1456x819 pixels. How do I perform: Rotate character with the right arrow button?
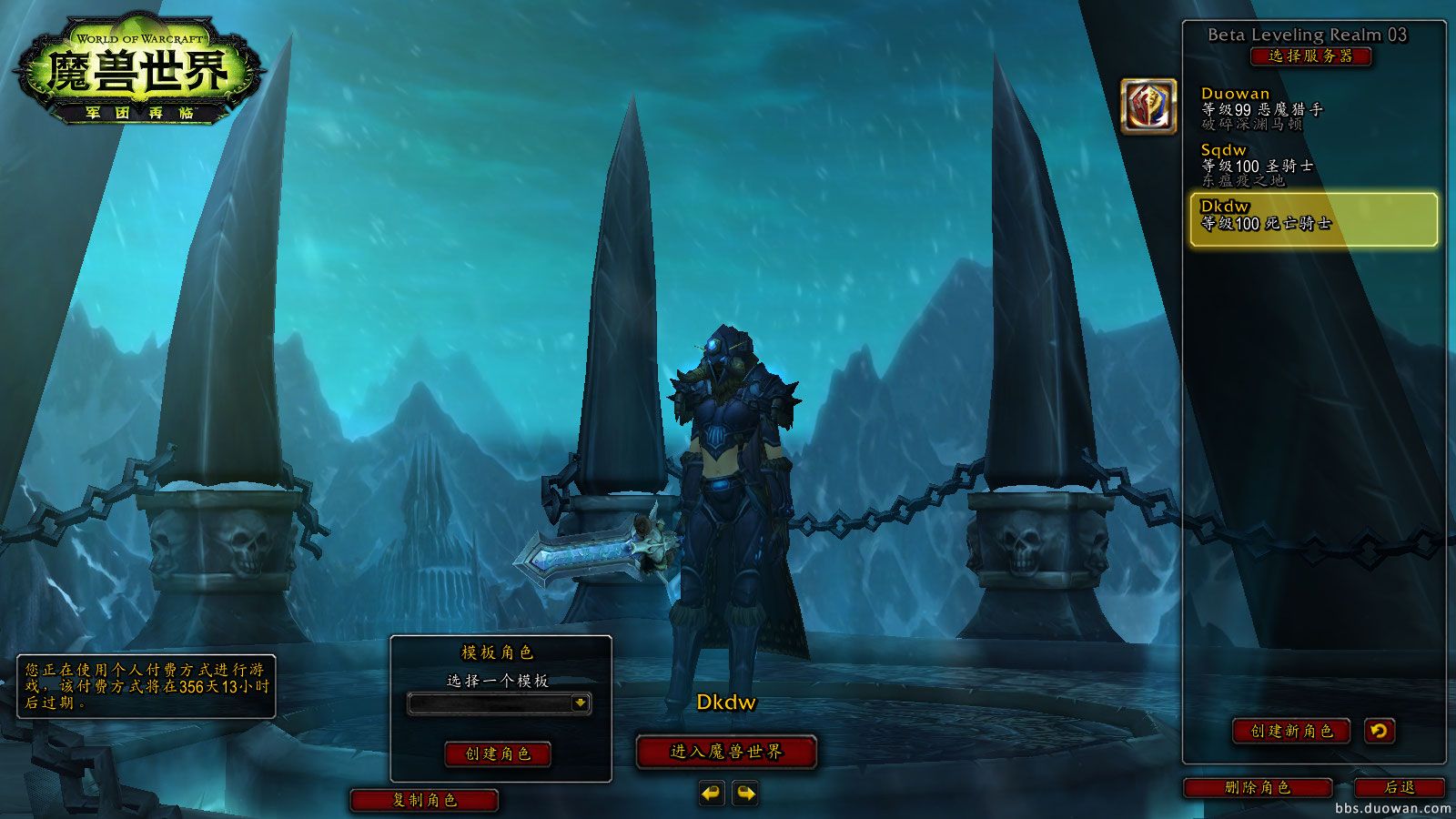coord(745,794)
